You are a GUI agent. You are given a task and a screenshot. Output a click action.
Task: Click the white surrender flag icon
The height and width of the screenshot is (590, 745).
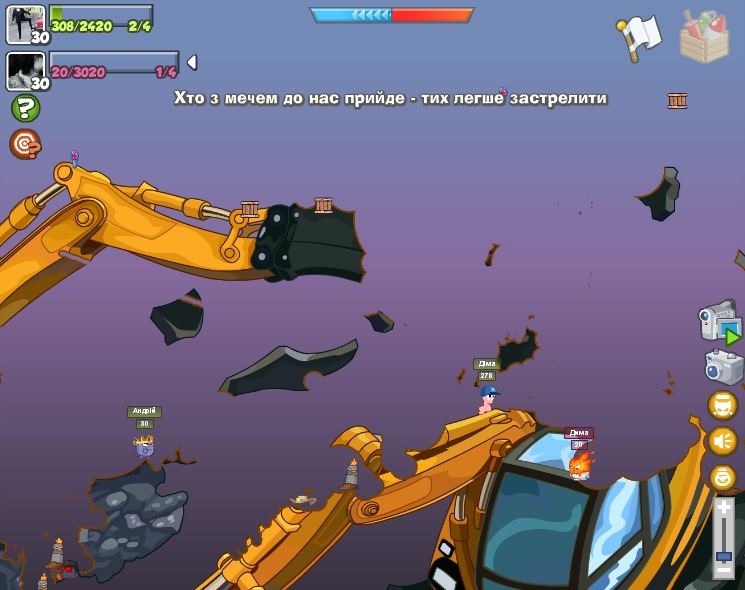tap(641, 37)
